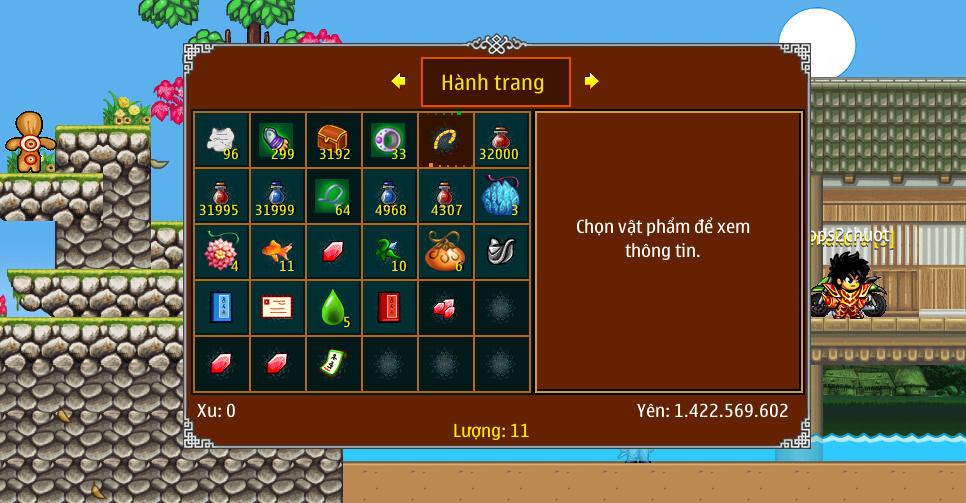Select the orange pumpkin pouch item
Viewport: 966px width, 503px height.
[x=446, y=251]
